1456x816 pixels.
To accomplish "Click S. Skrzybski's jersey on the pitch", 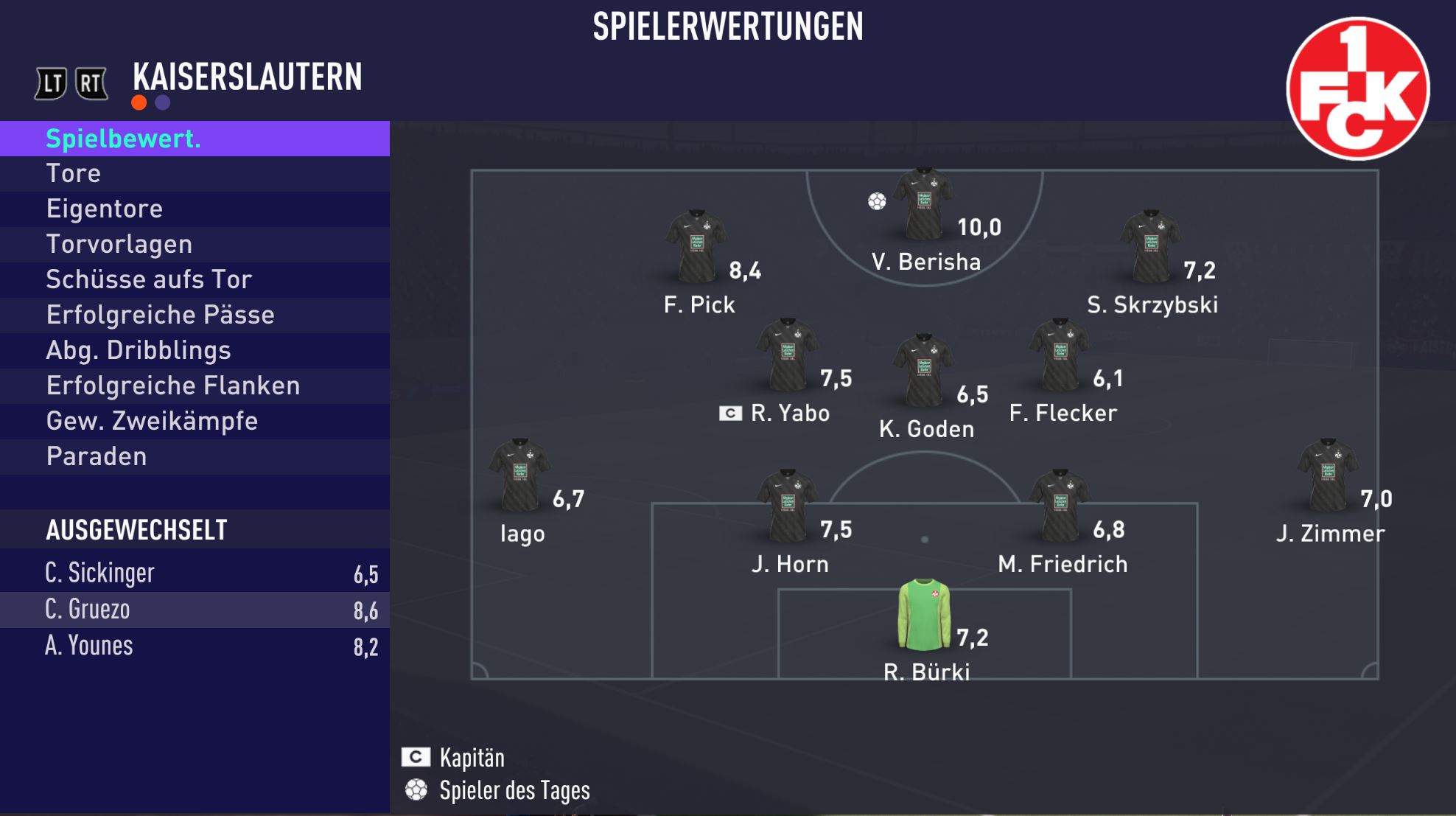I will [1151, 247].
